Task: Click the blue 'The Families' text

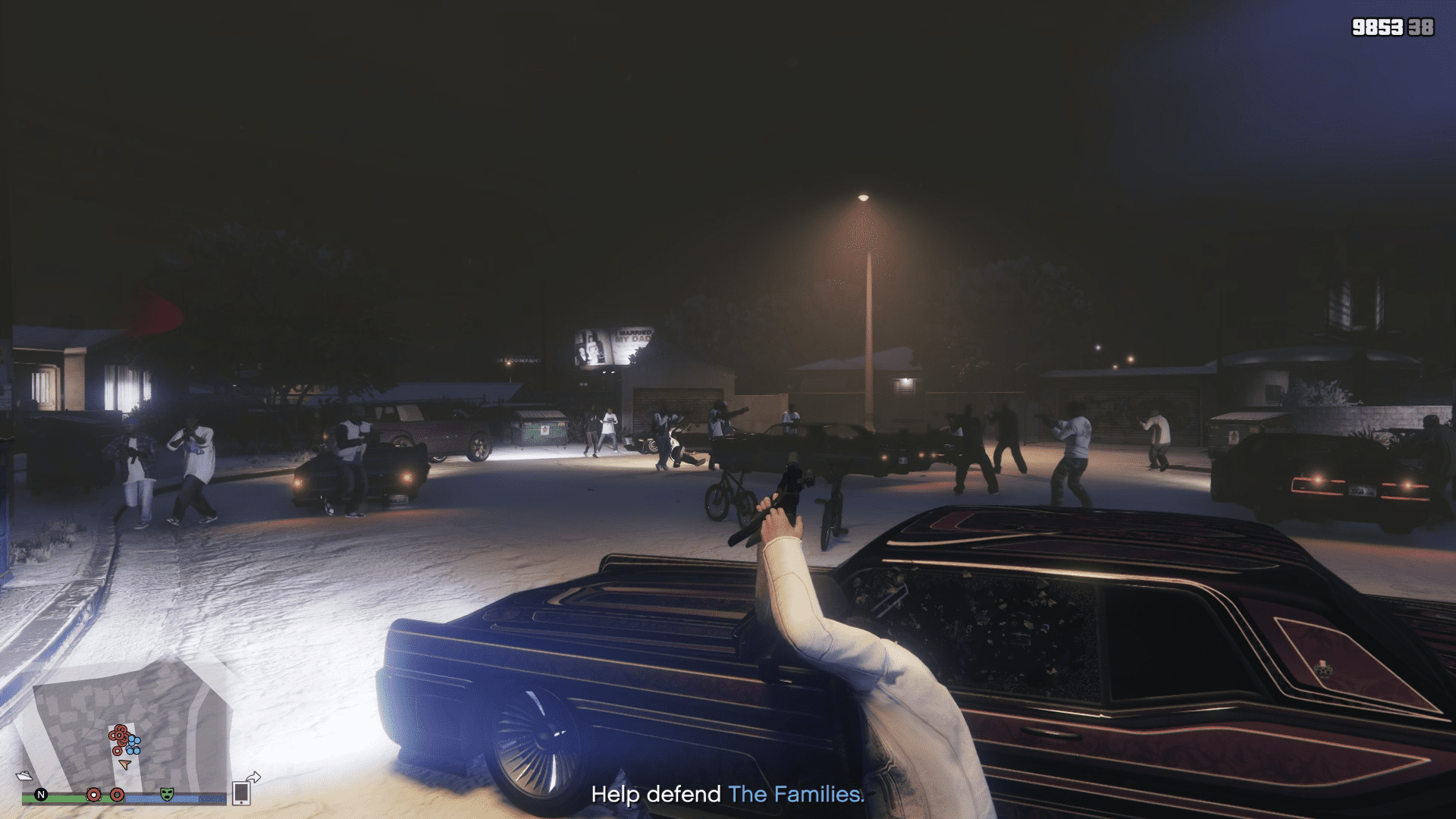Action: (795, 795)
